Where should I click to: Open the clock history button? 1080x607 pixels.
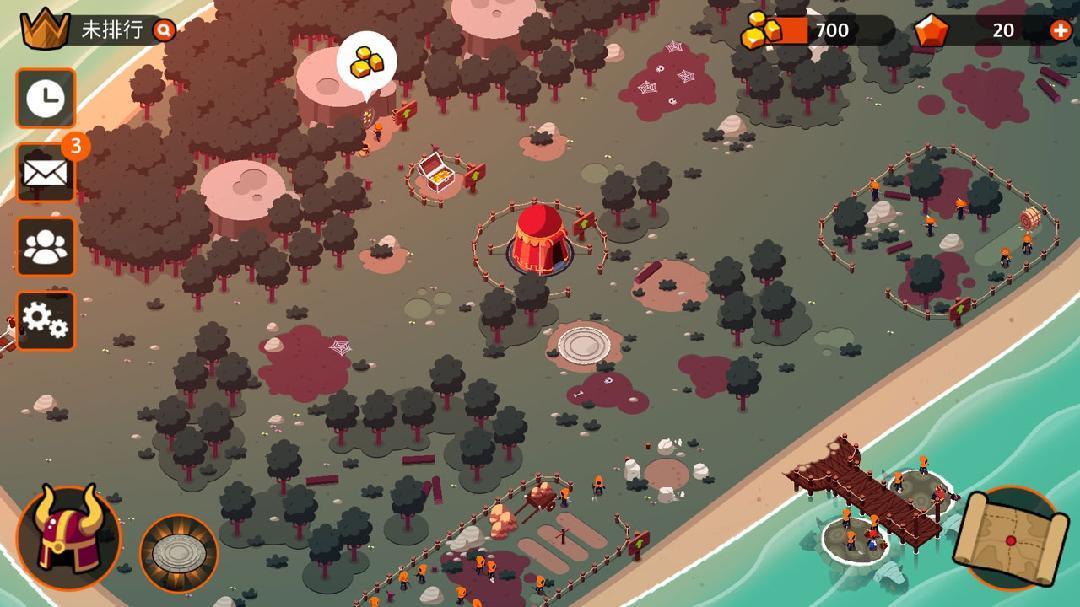tap(45, 98)
